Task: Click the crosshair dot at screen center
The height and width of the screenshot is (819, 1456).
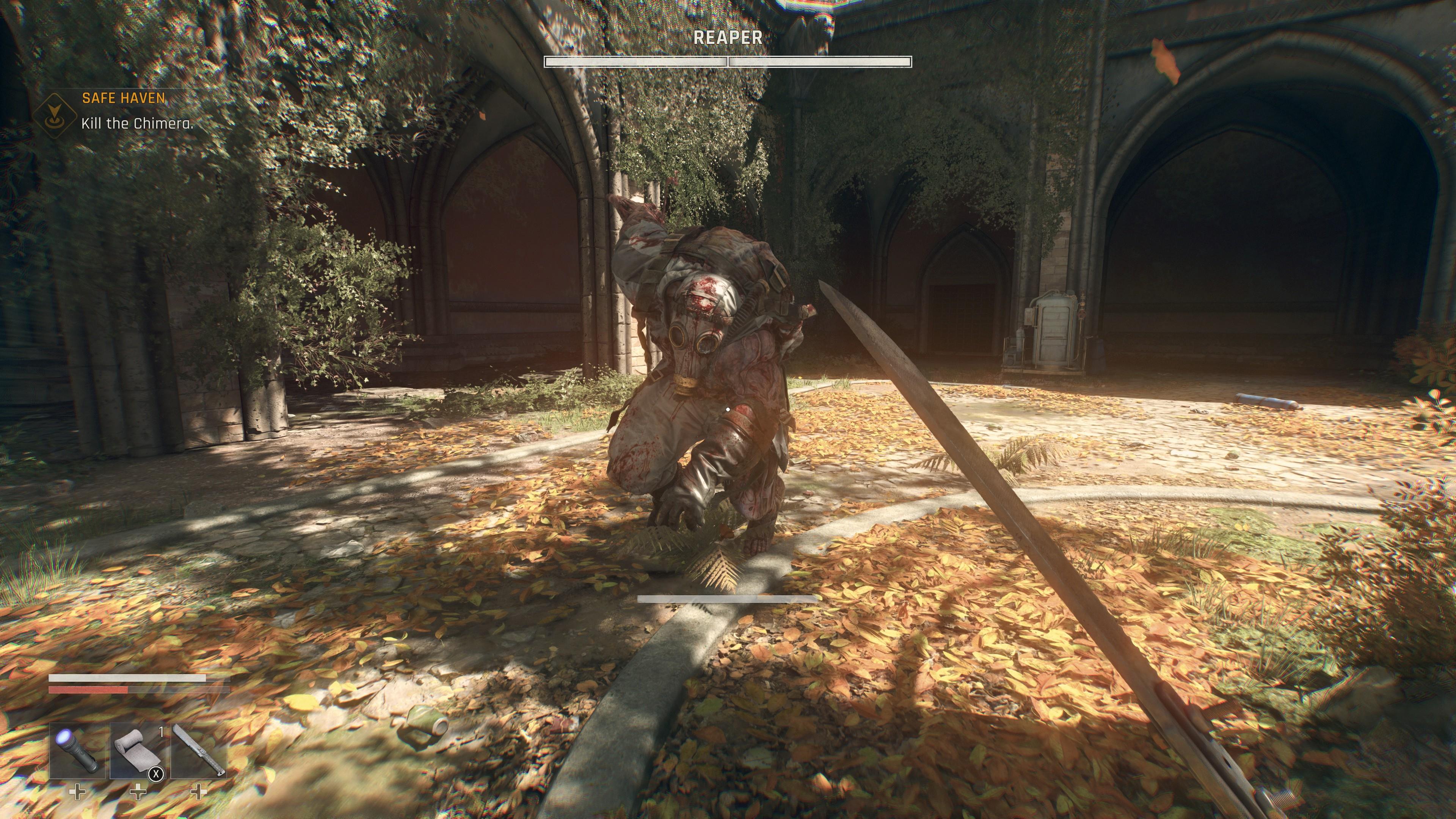Action: (728, 409)
